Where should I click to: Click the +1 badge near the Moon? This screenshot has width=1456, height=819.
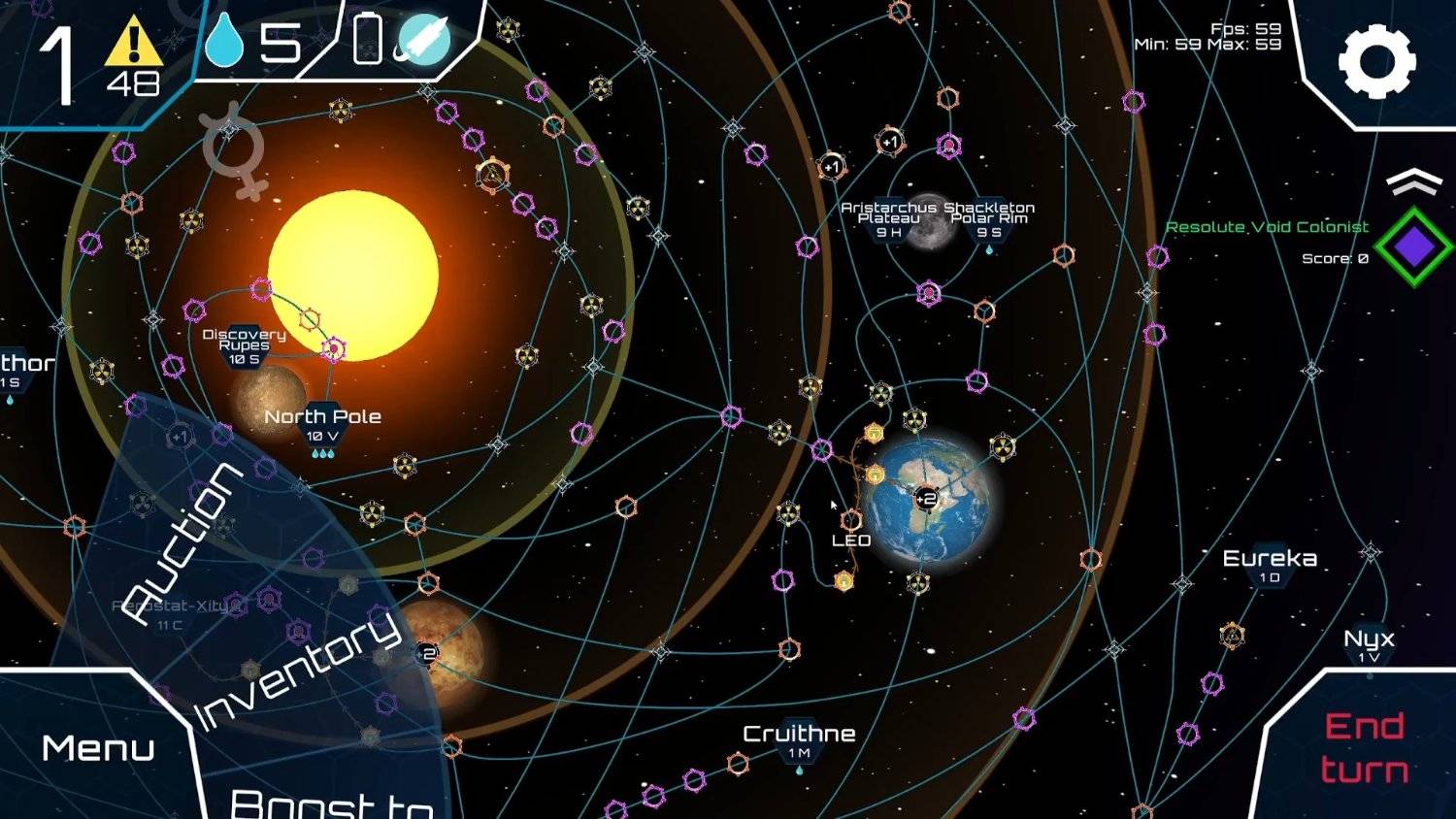(x=889, y=142)
